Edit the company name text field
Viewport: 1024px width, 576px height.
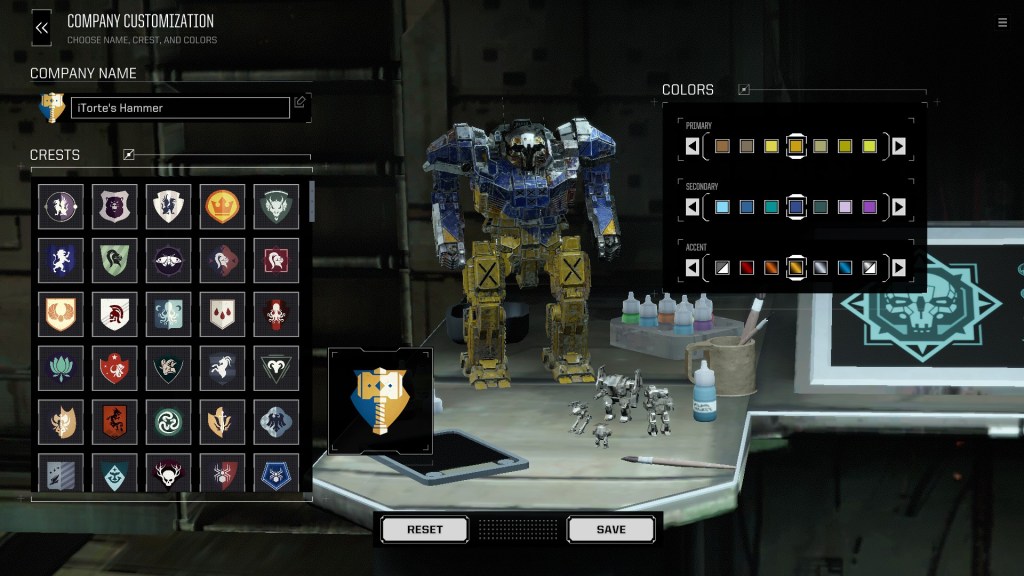(x=180, y=108)
